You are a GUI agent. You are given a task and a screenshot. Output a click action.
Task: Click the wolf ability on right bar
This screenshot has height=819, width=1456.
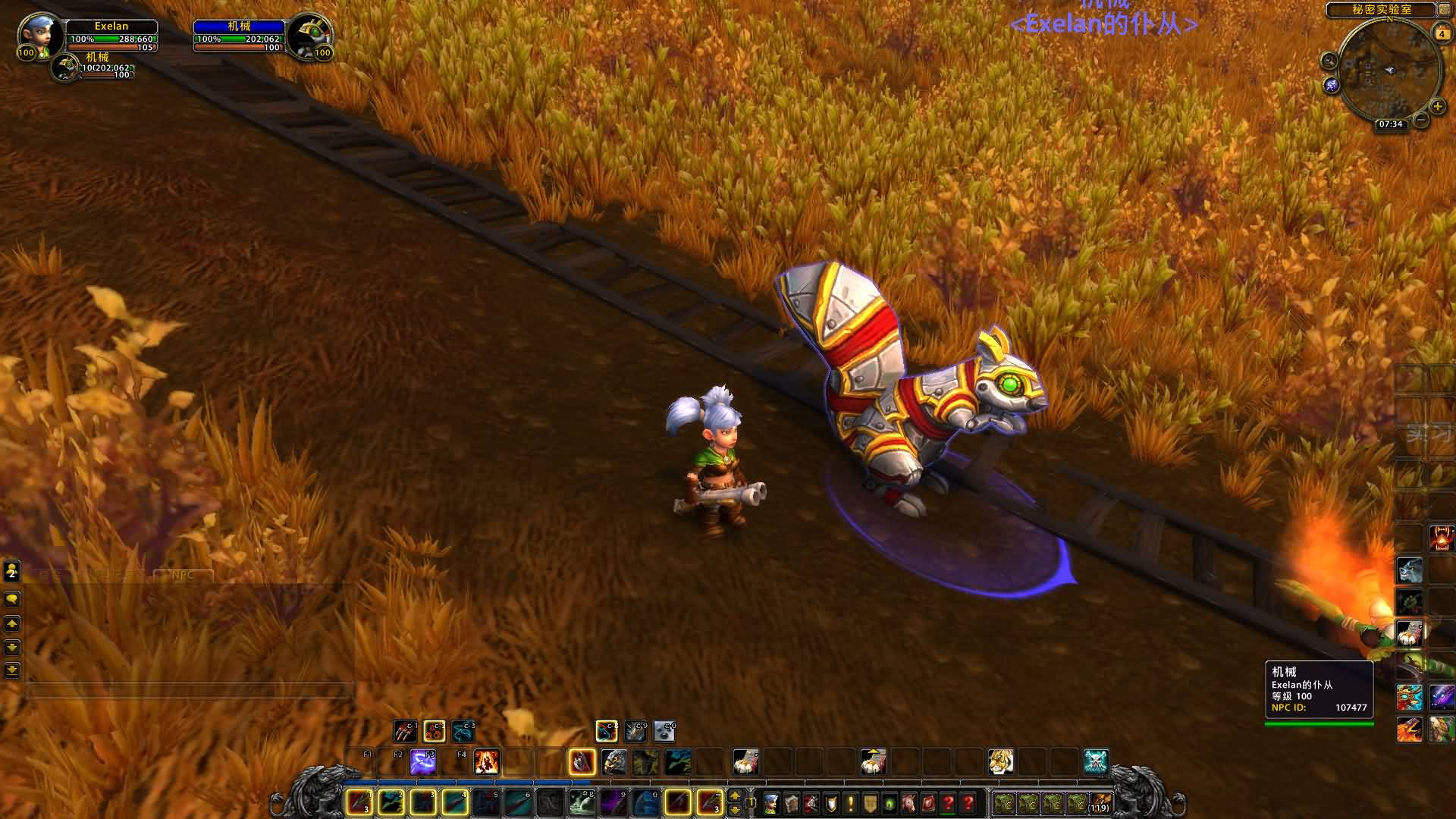pos(1410,570)
